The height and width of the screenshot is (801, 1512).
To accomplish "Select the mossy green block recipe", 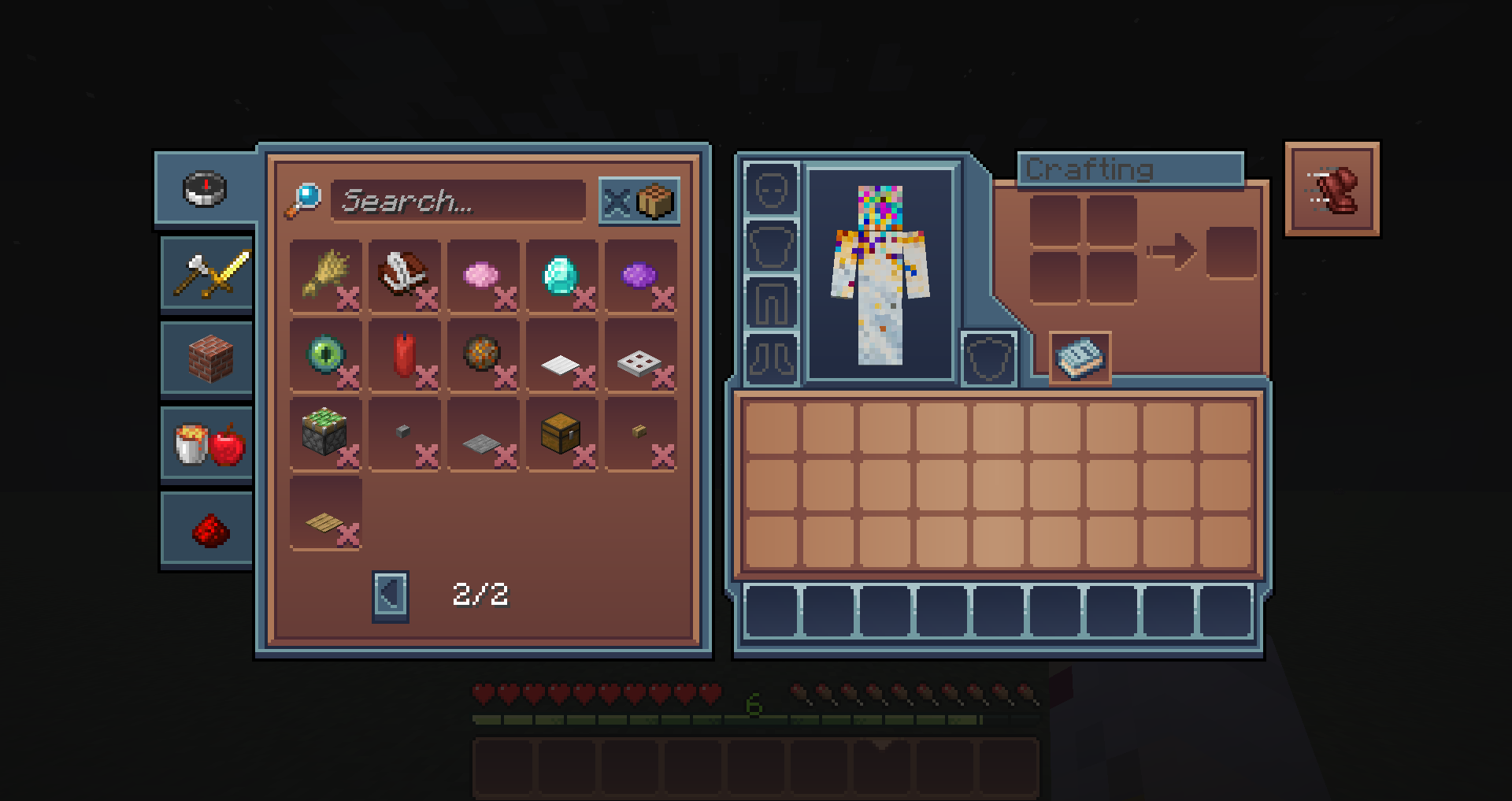I will coord(325,433).
